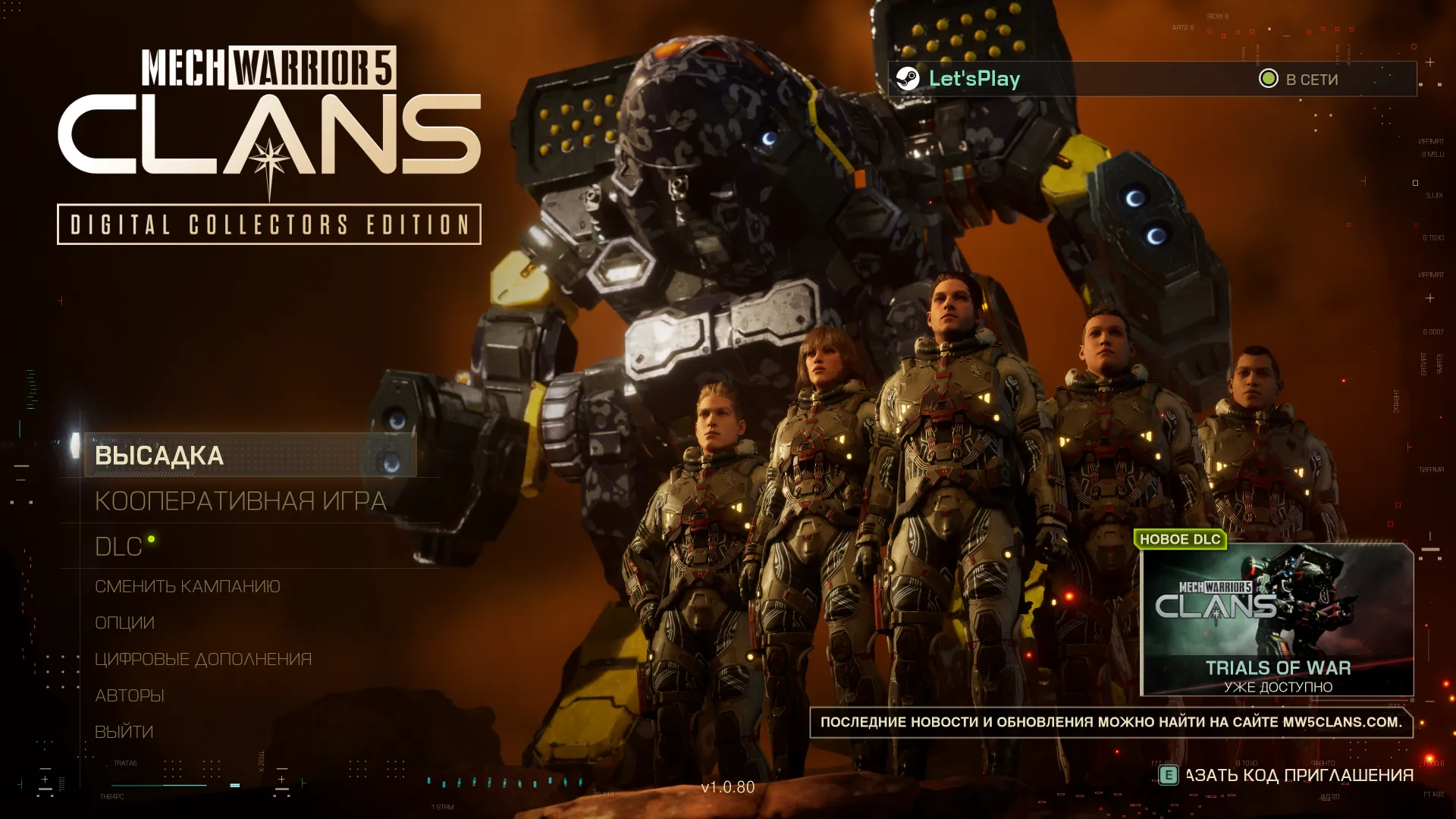1456x819 pixels.
Task: Open the DLC menu entry
Action: (x=119, y=546)
